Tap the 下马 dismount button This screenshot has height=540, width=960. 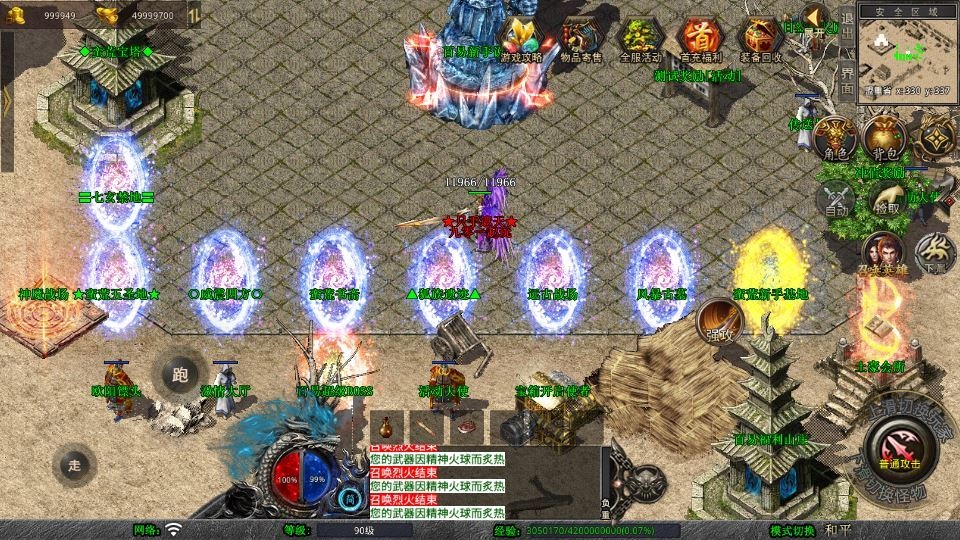(935, 253)
